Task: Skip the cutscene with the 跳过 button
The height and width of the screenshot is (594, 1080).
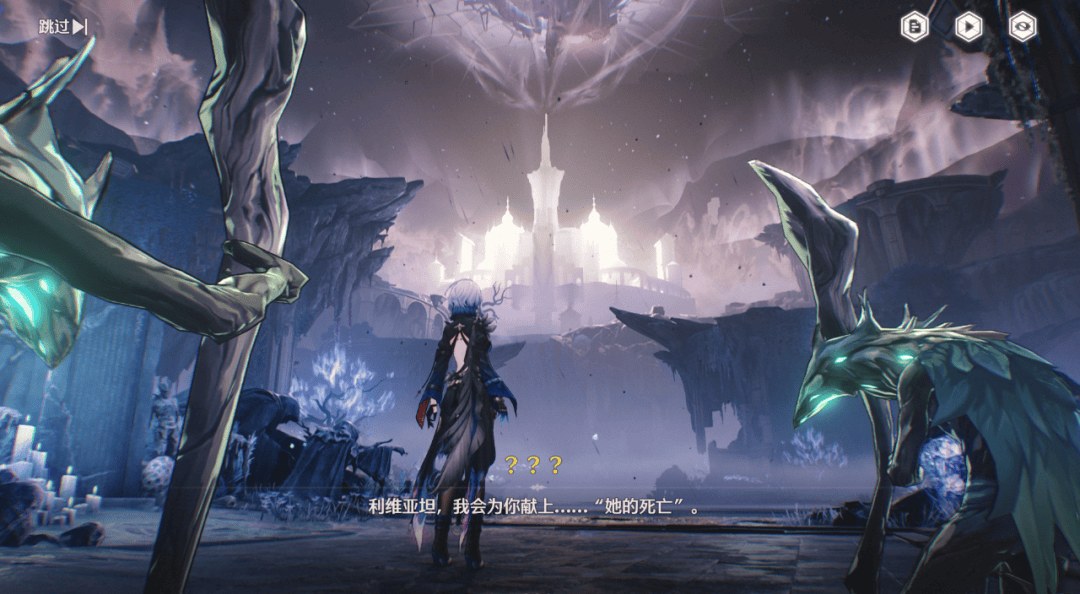Action: (x=63, y=27)
